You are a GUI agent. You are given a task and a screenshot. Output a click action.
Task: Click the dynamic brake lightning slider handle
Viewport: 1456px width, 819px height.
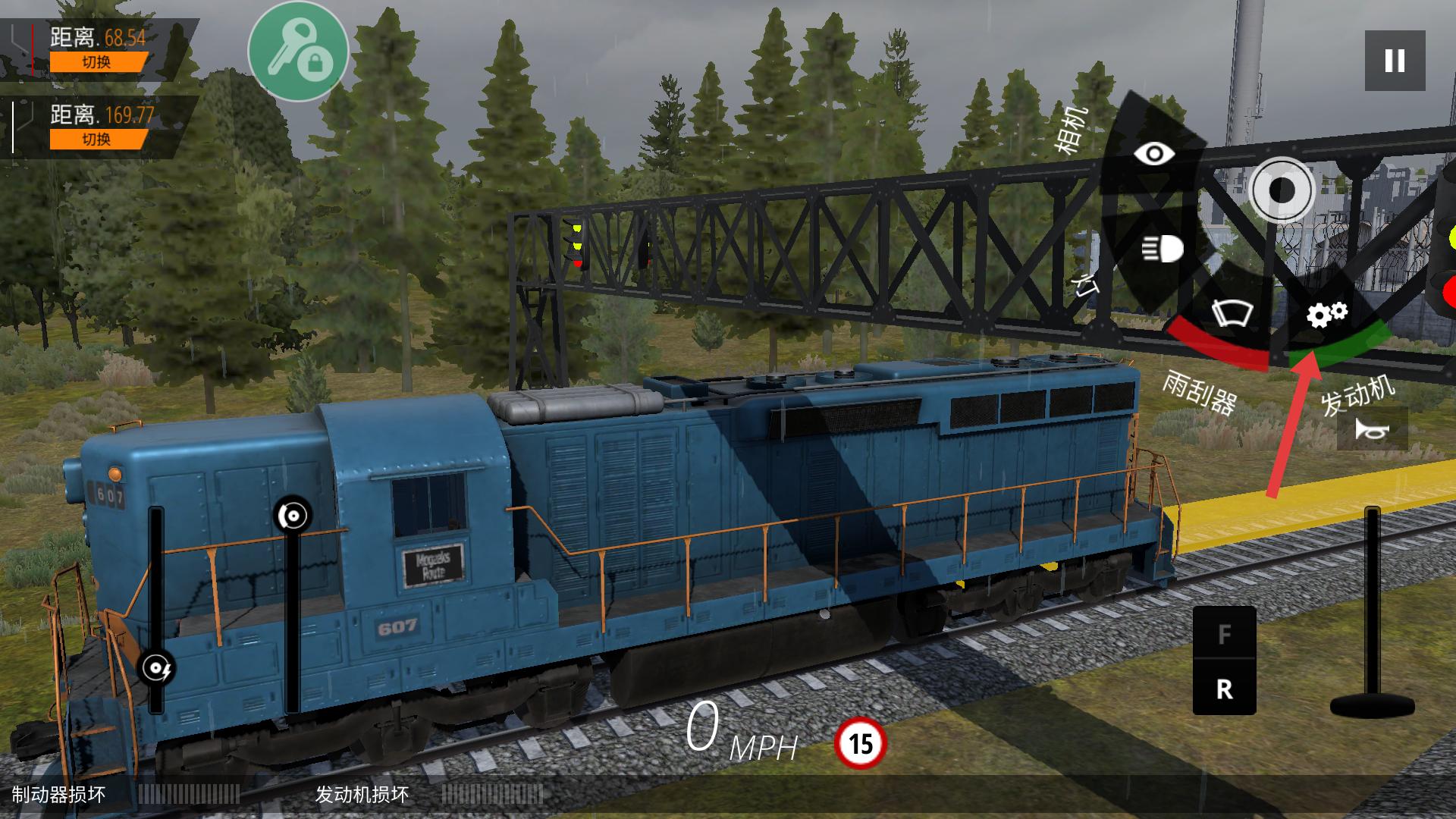pos(158,668)
